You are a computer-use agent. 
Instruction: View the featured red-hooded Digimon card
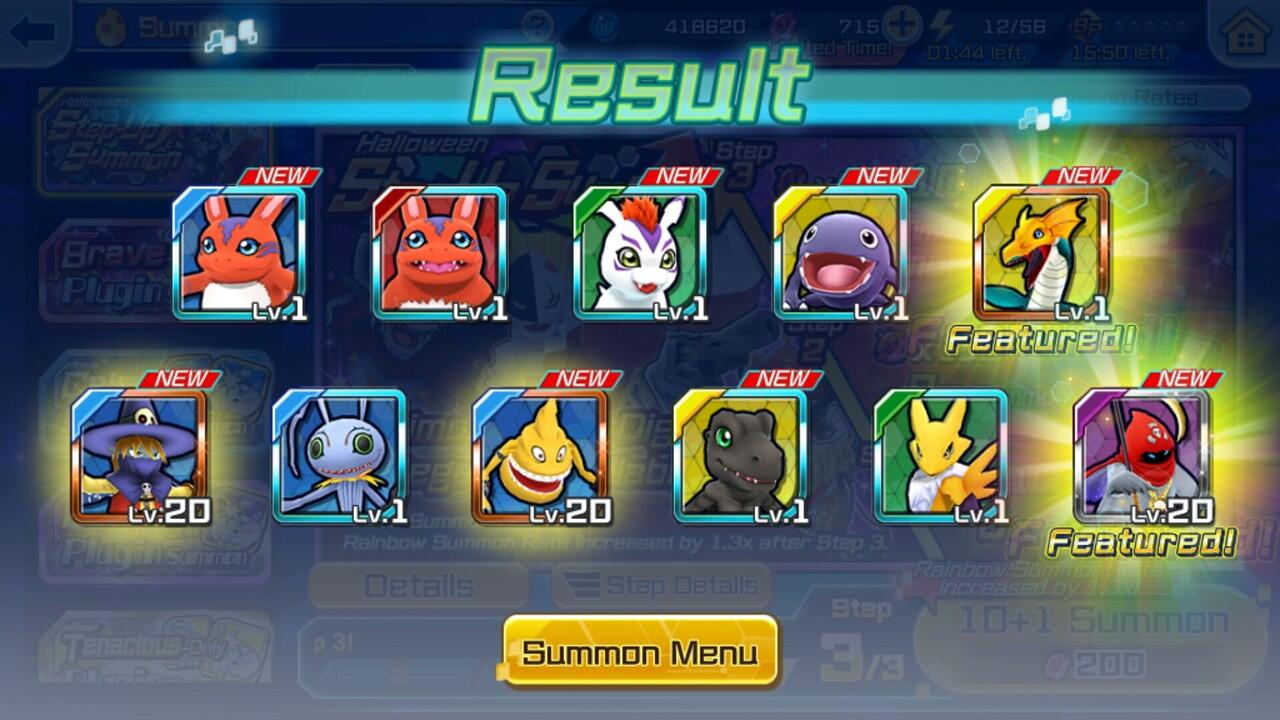click(x=1141, y=456)
